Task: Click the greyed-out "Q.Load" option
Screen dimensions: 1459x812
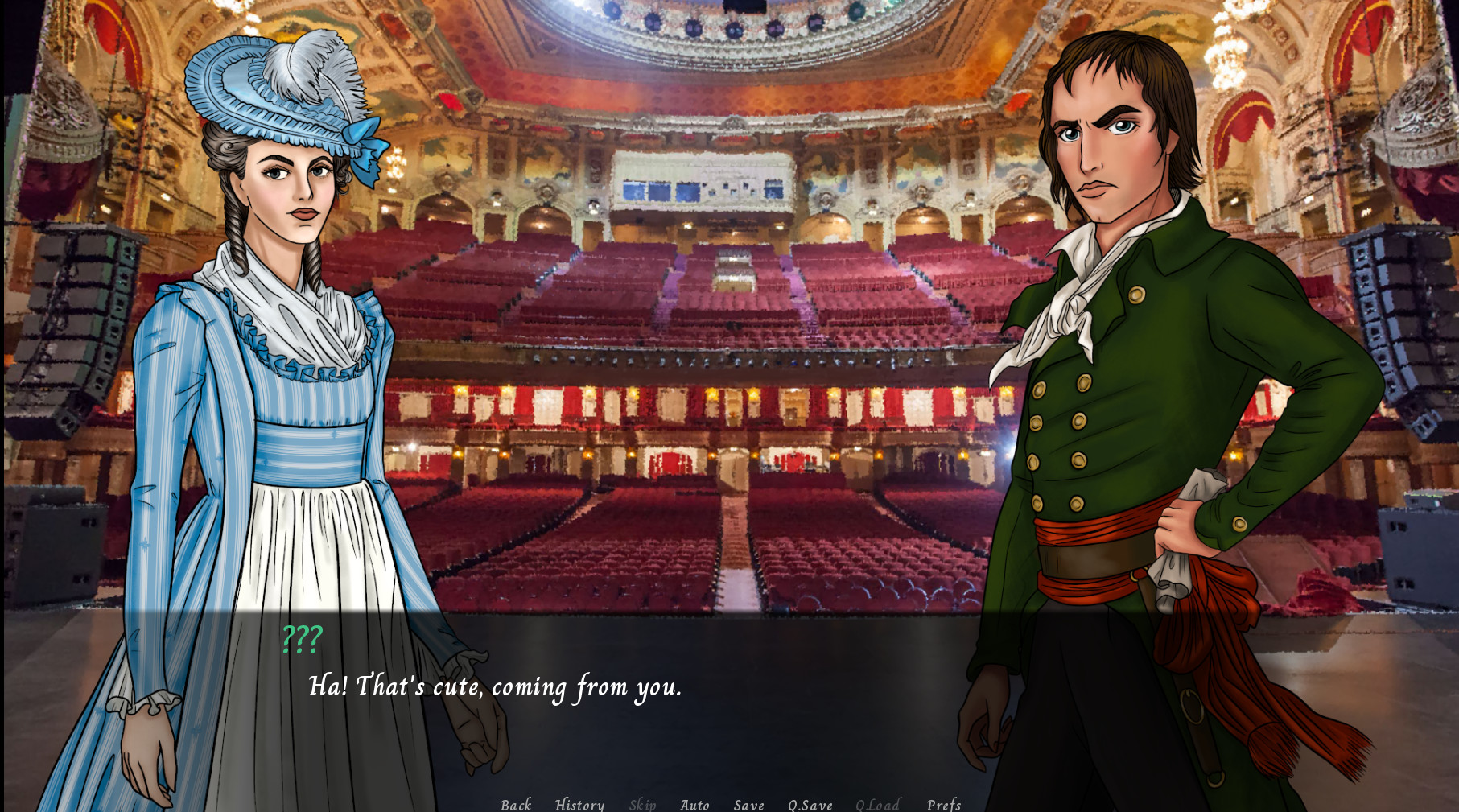Action: (x=879, y=804)
